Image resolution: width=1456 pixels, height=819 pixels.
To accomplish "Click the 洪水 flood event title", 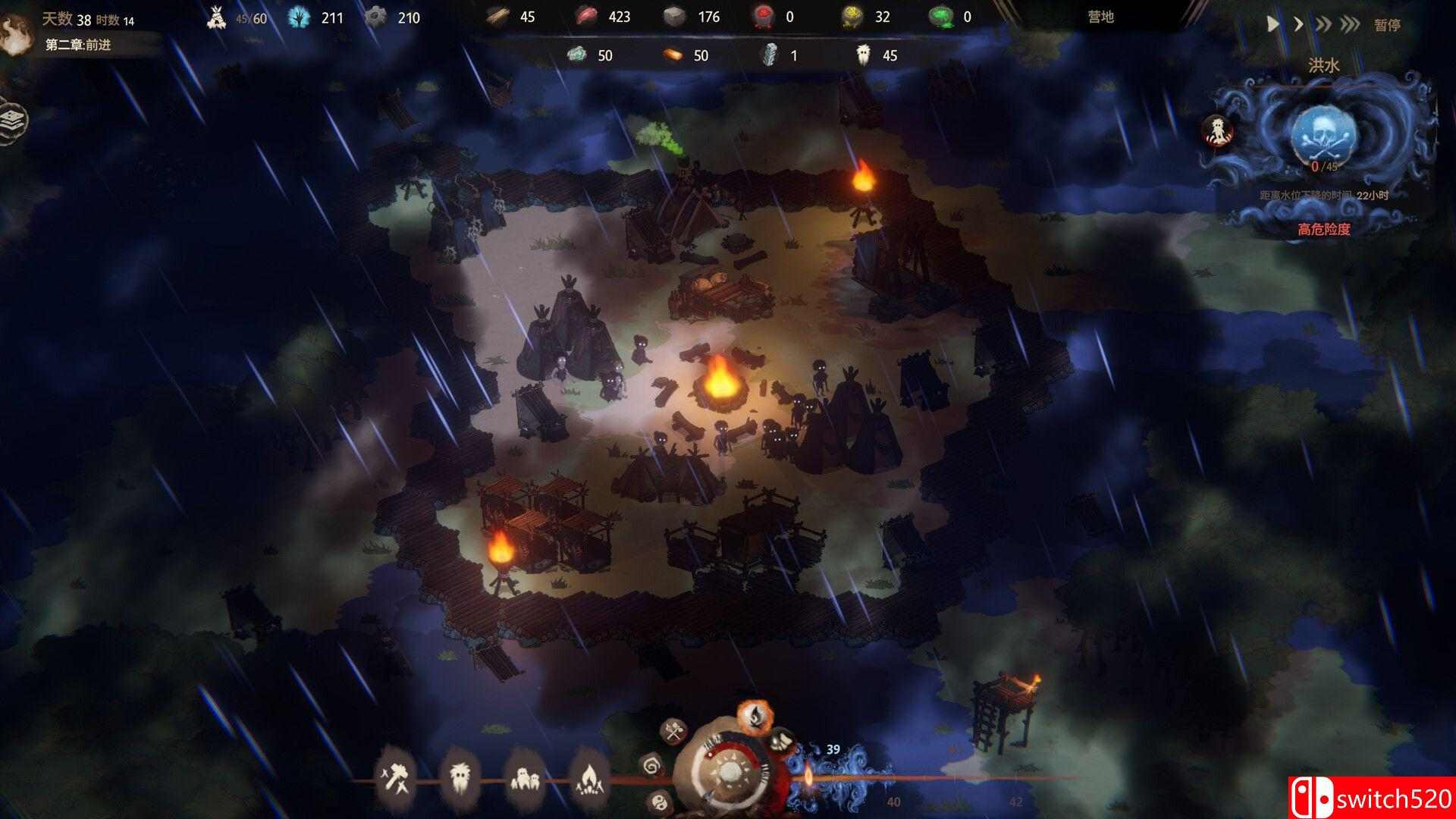I will [x=1323, y=64].
